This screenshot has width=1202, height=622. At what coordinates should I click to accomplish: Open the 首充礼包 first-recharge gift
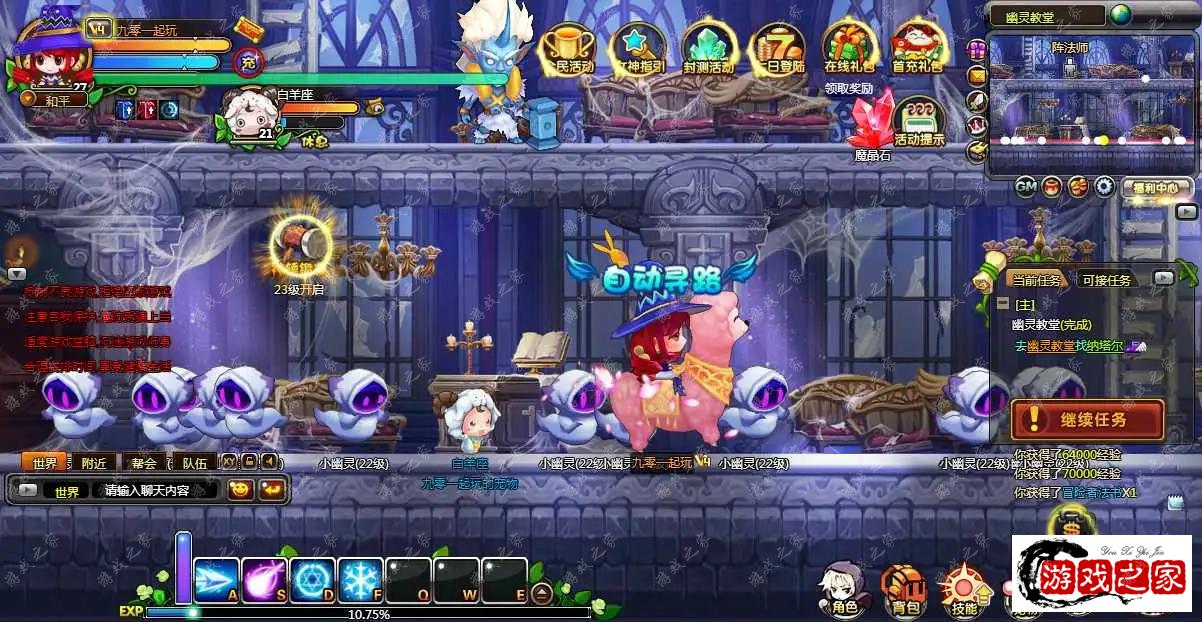pos(917,48)
